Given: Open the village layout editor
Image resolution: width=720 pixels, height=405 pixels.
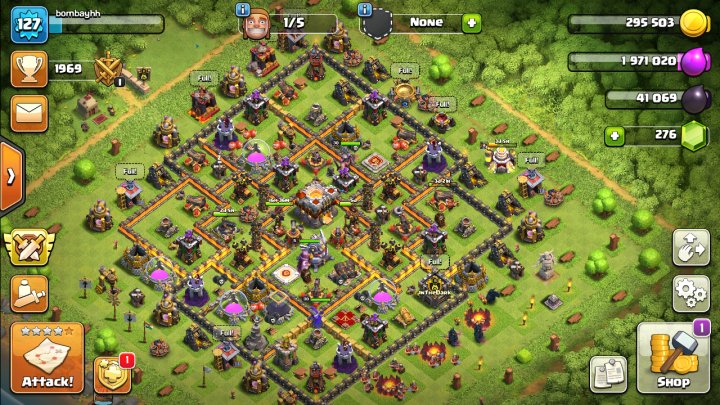Looking at the screenshot, I should pyautogui.click(x=691, y=247).
